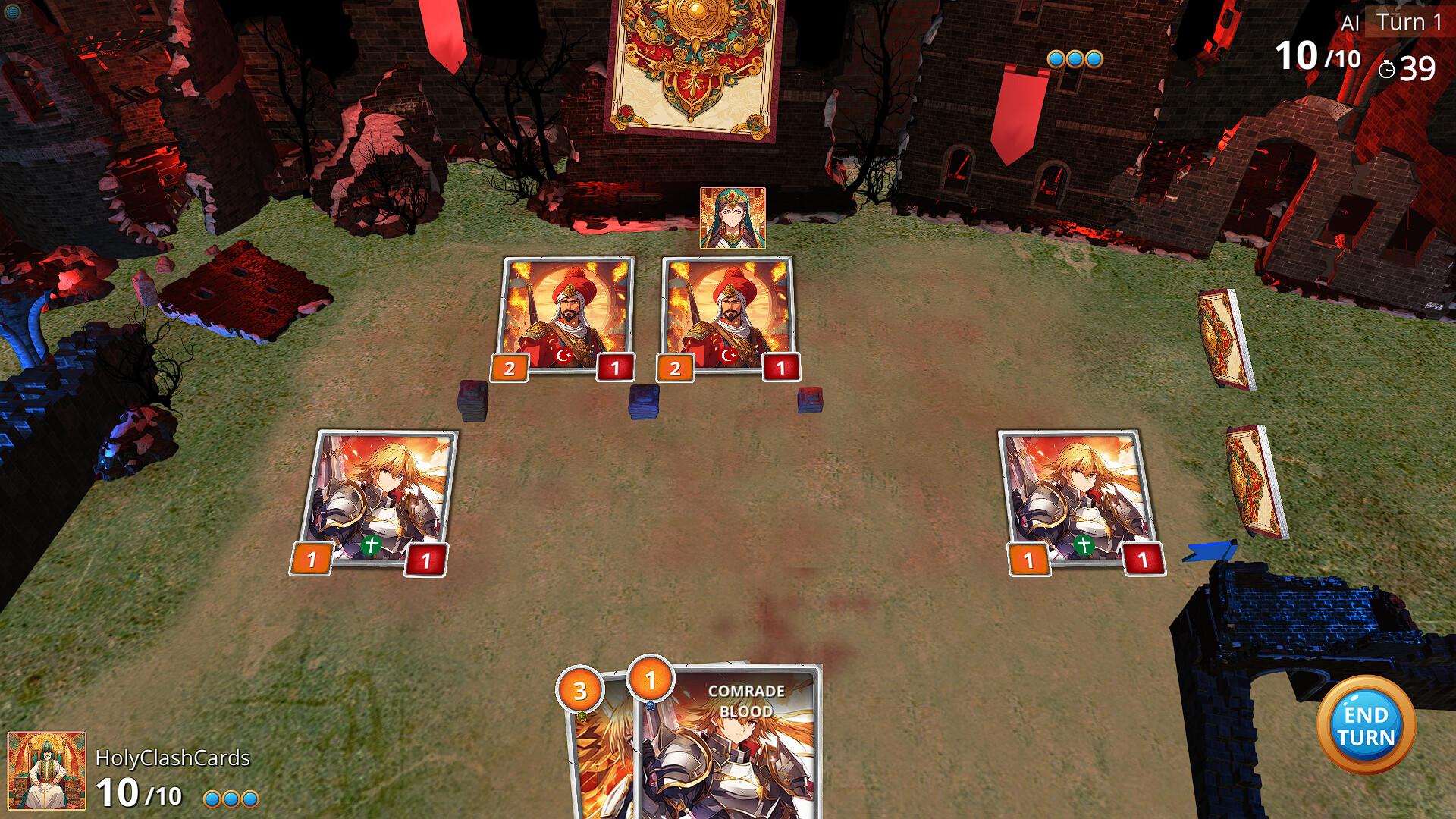This screenshot has height=819, width=1456.
Task: Click the cross emblem on knight card
Action: pos(371,544)
